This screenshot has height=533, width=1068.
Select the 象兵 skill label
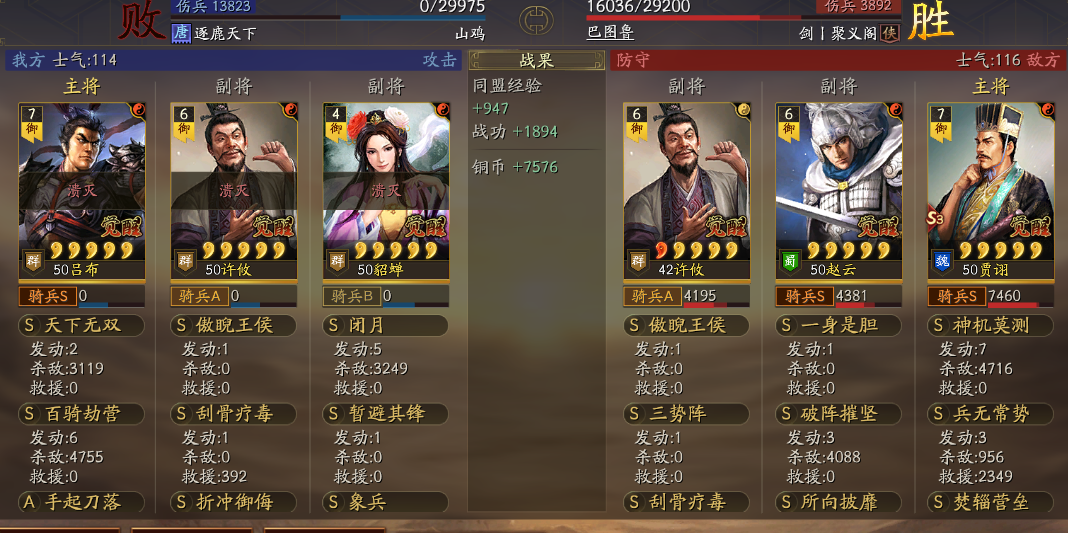point(386,501)
